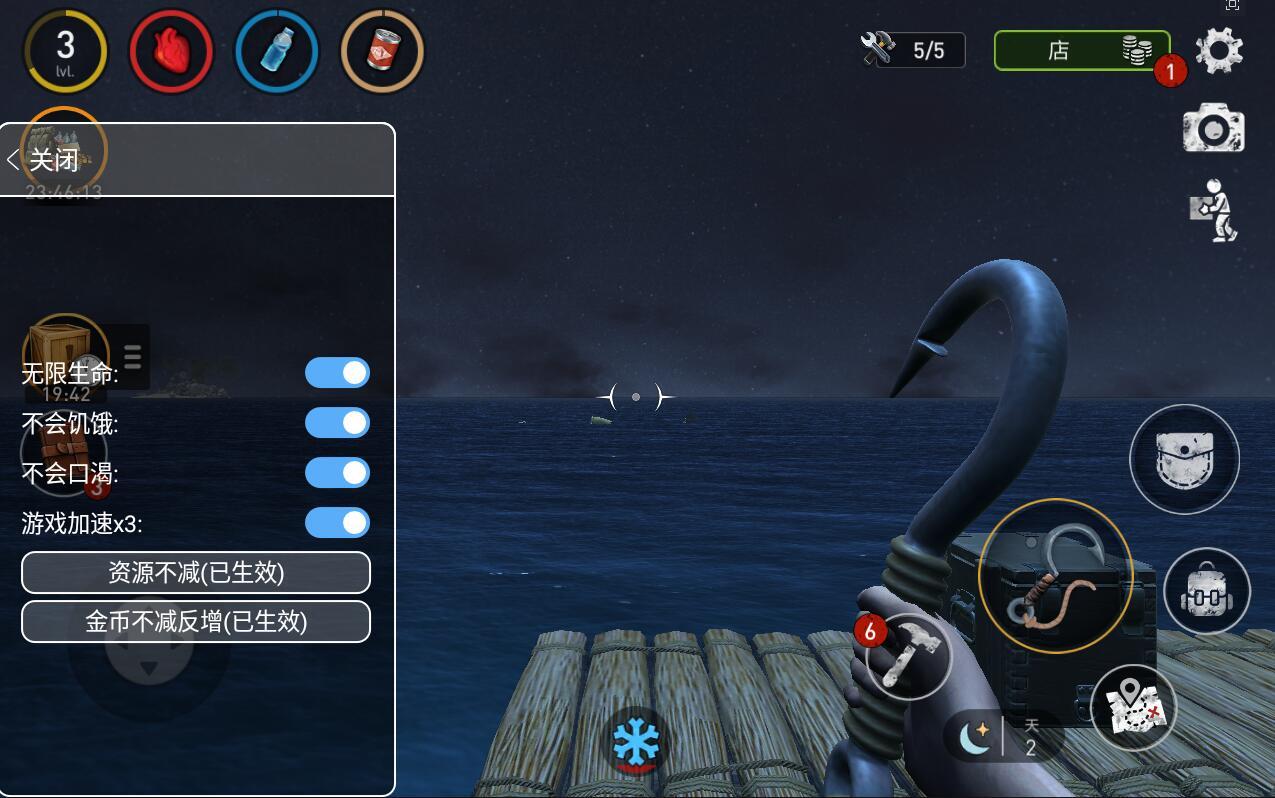The width and height of the screenshot is (1275, 798).
Task: Toggle 游戏加速x3 speed option
Action: click(337, 523)
